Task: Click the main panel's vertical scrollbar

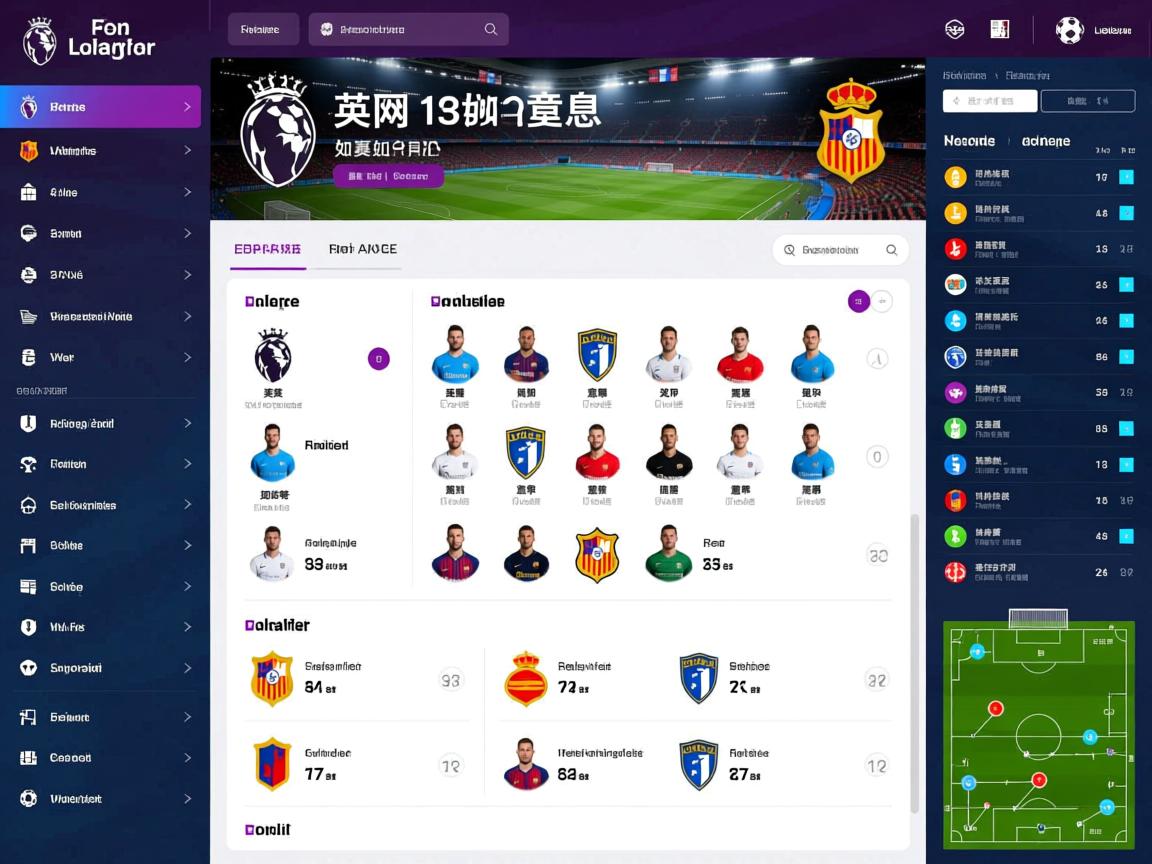Action: point(914,660)
